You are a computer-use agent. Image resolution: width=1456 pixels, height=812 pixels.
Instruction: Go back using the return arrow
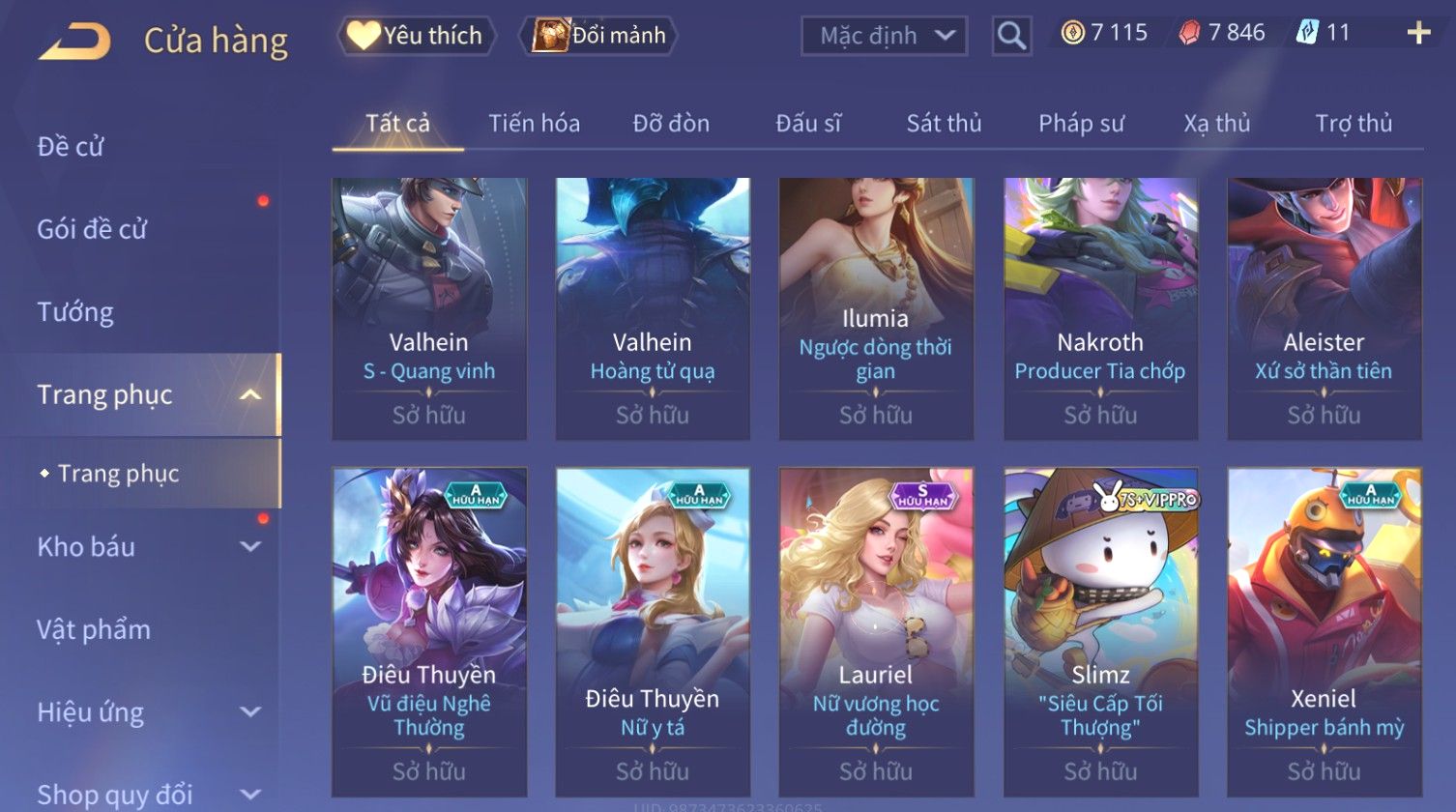tap(74, 41)
